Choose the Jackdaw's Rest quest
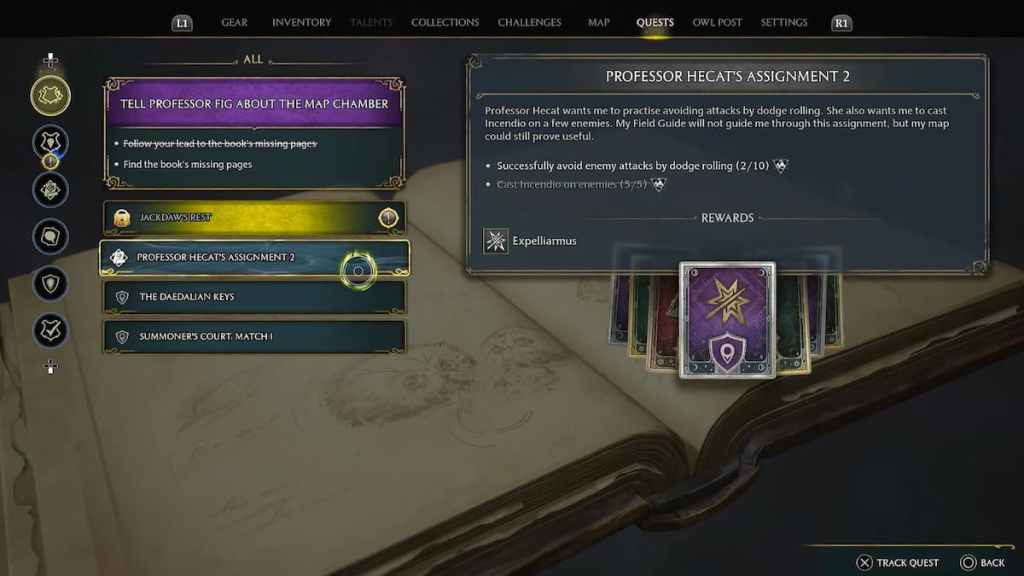The image size is (1024, 576). click(x=254, y=217)
